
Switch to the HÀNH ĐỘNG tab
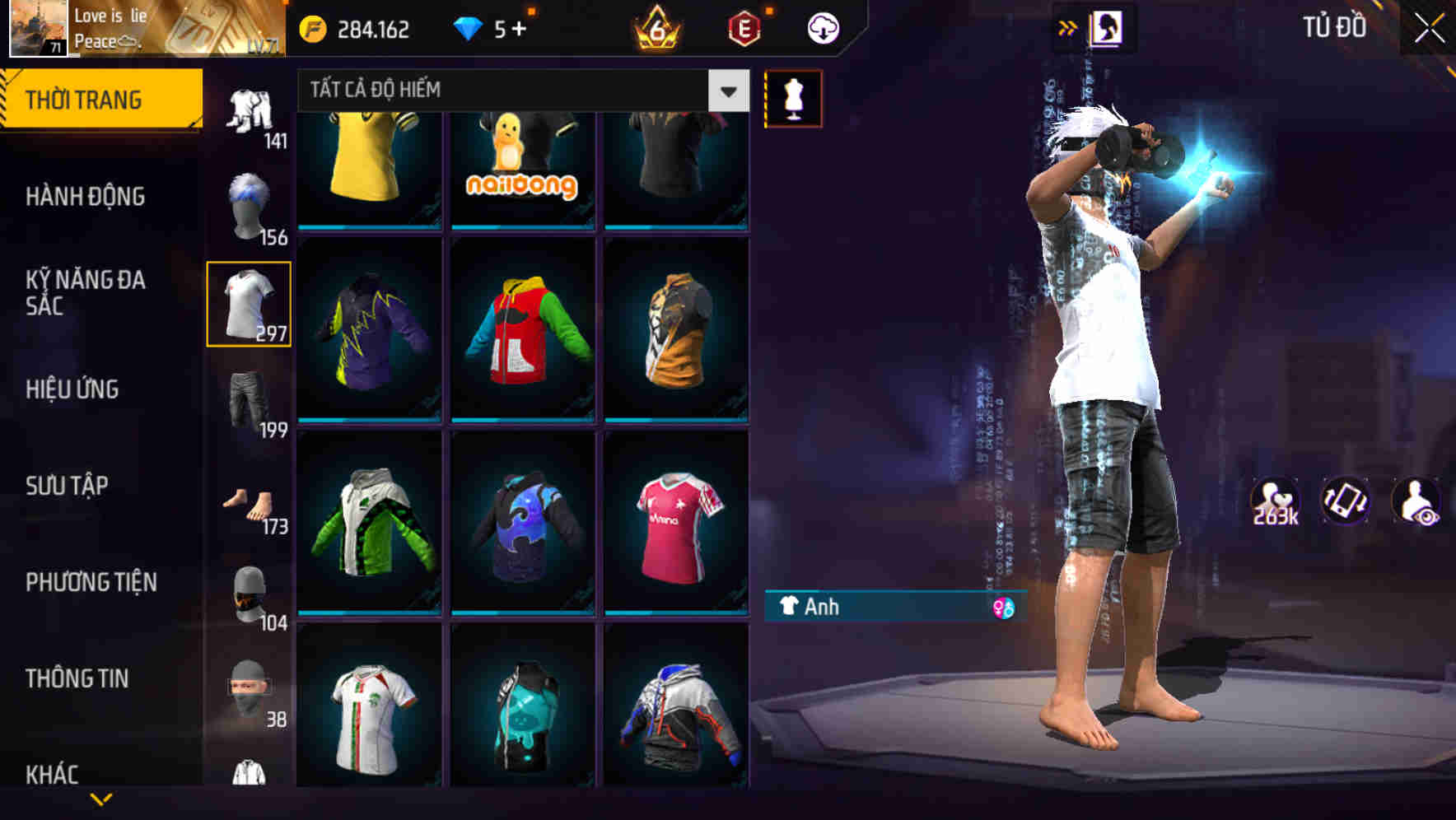(84, 197)
